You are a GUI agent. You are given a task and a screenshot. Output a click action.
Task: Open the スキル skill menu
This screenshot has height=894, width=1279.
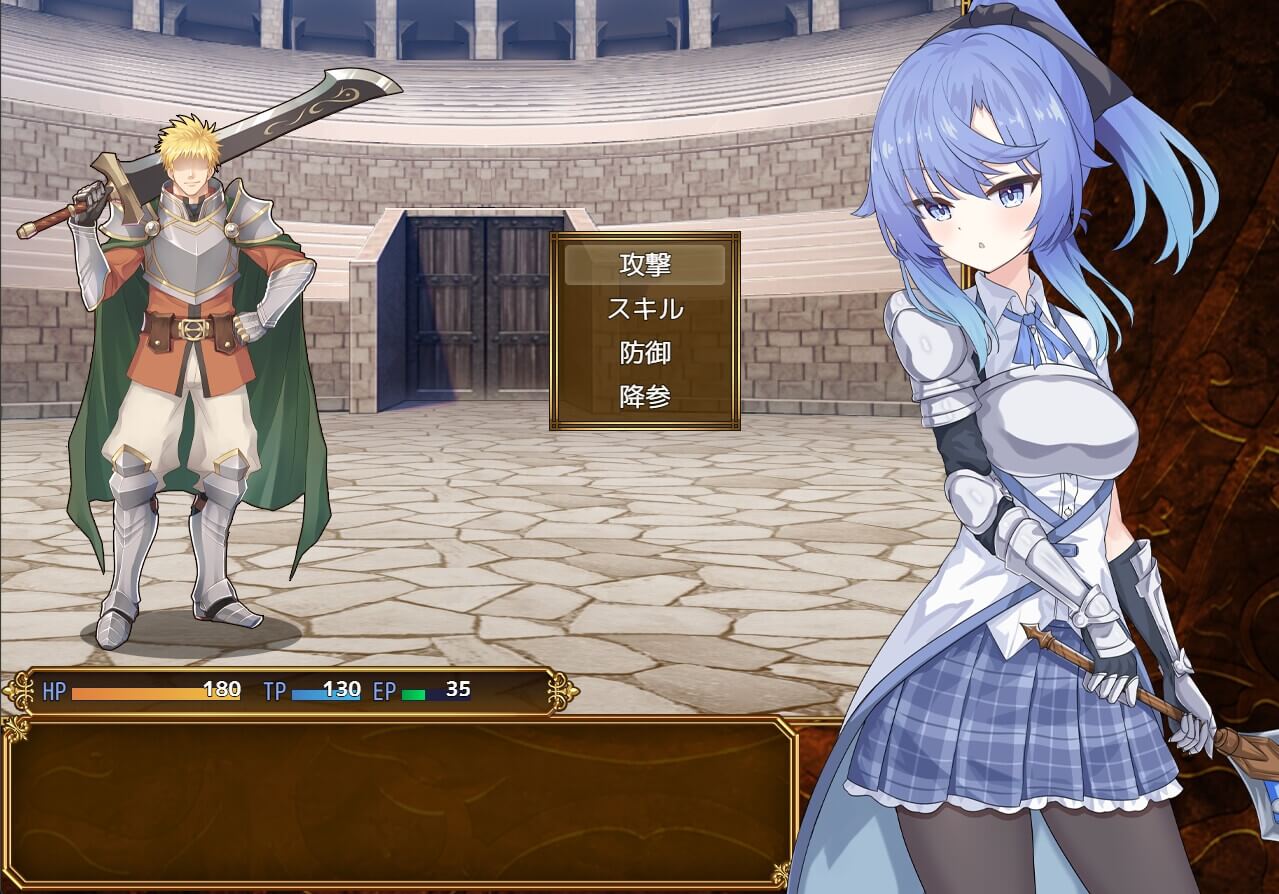tap(645, 309)
